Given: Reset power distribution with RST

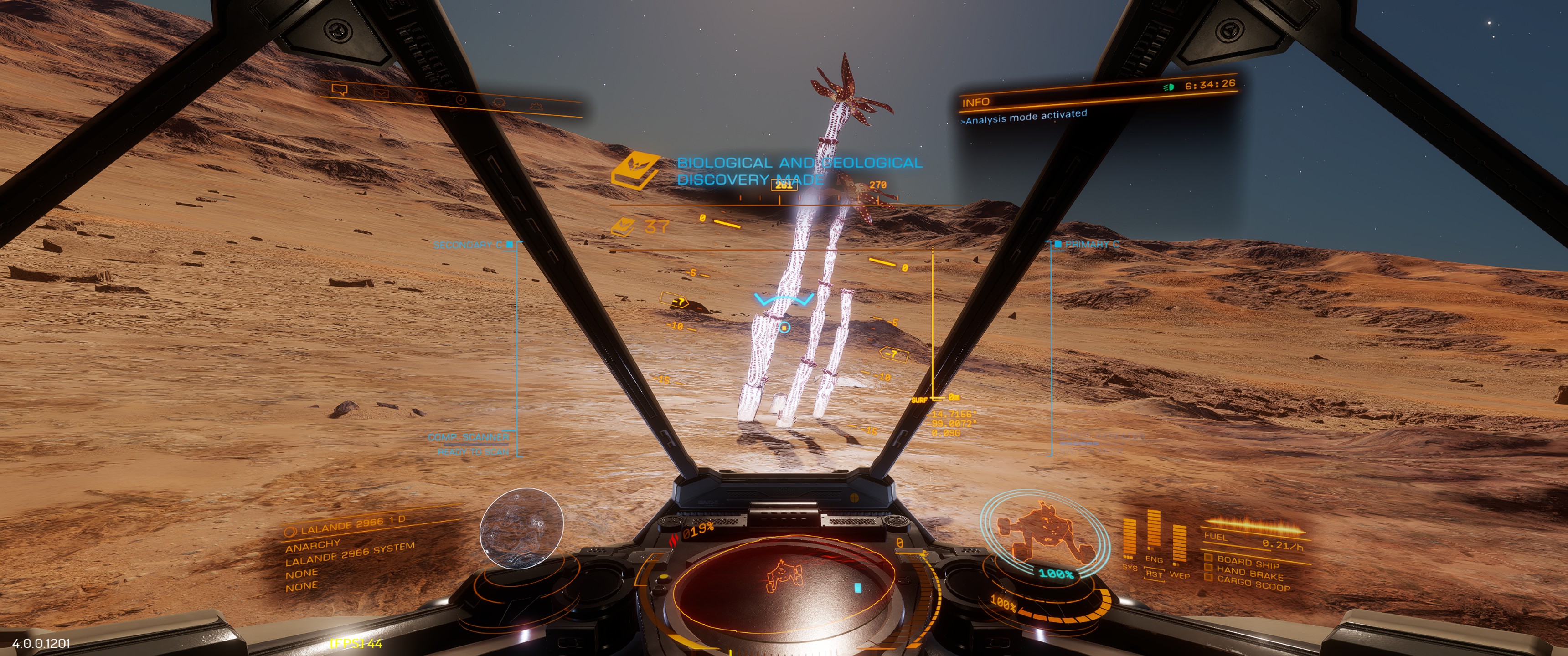Looking at the screenshot, I should click(x=1154, y=574).
